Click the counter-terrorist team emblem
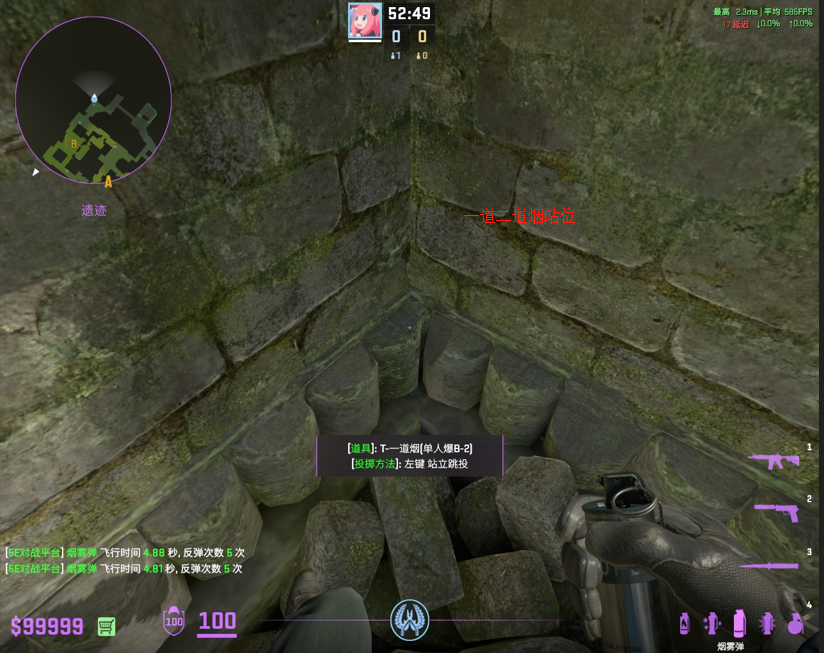The image size is (824, 653). [x=409, y=619]
